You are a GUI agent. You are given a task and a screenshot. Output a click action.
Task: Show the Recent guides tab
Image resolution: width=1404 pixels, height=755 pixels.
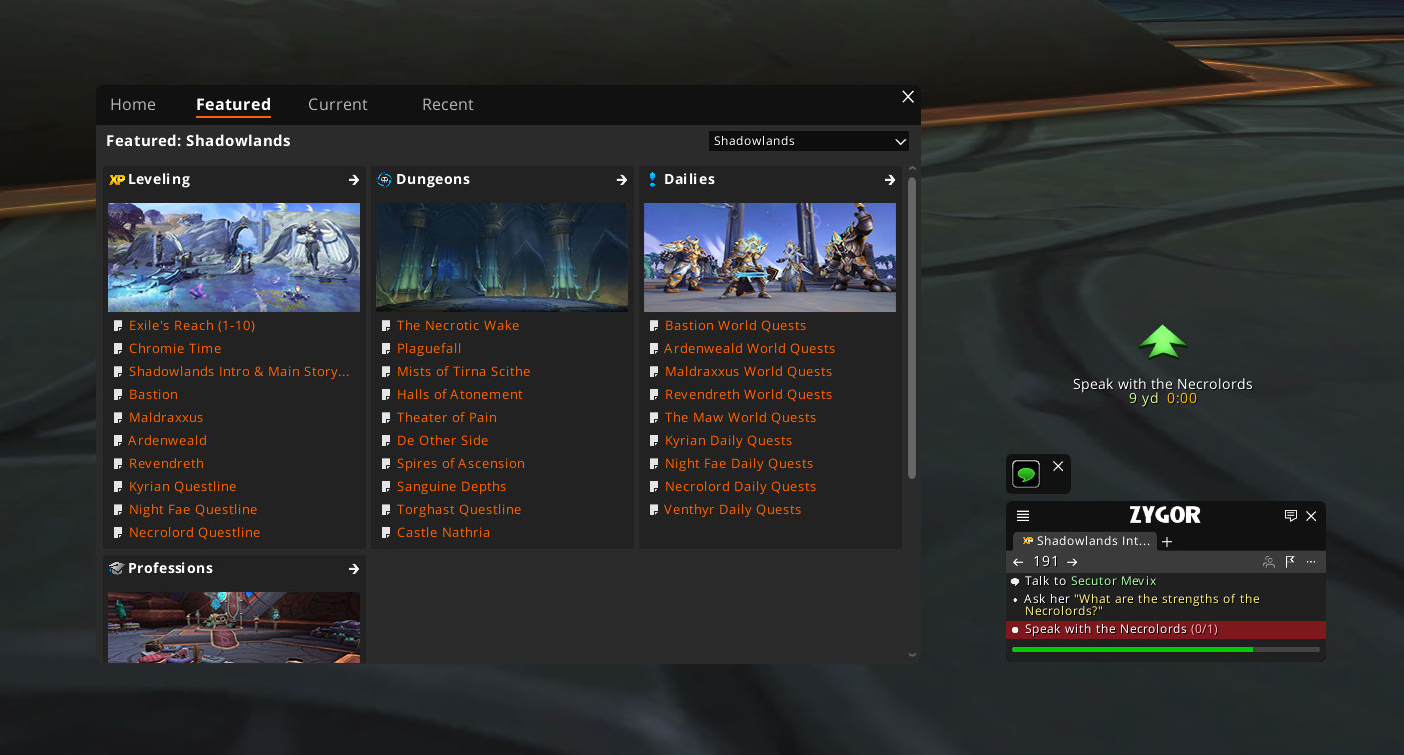point(447,105)
